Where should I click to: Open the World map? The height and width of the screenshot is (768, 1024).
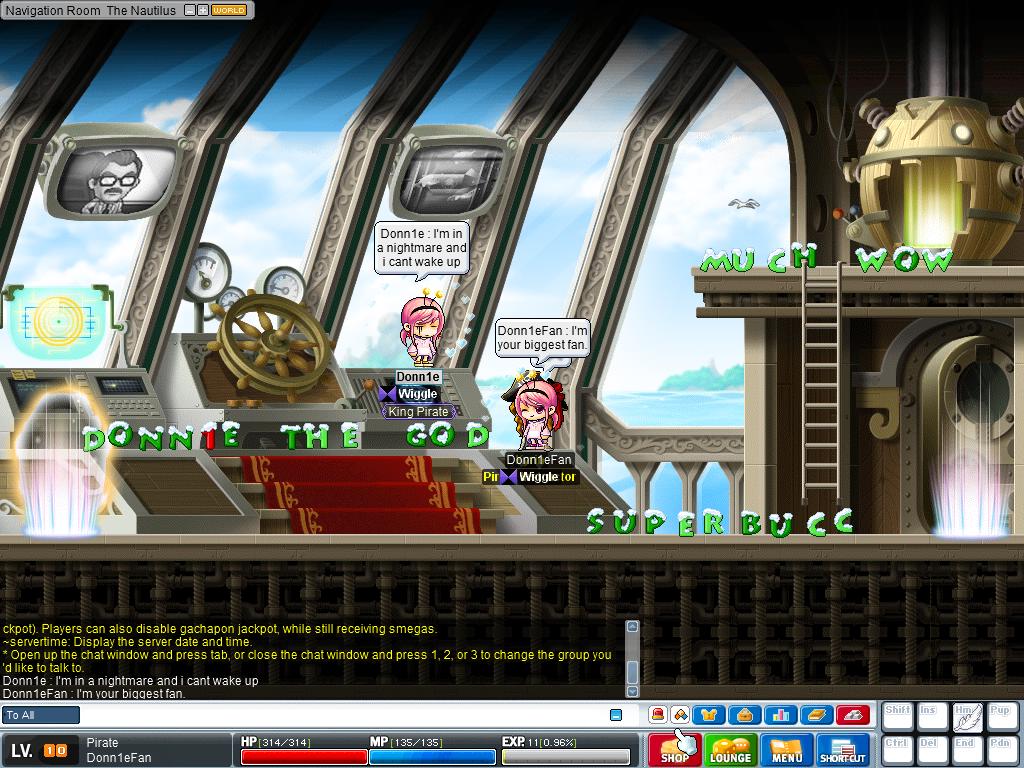(229, 10)
